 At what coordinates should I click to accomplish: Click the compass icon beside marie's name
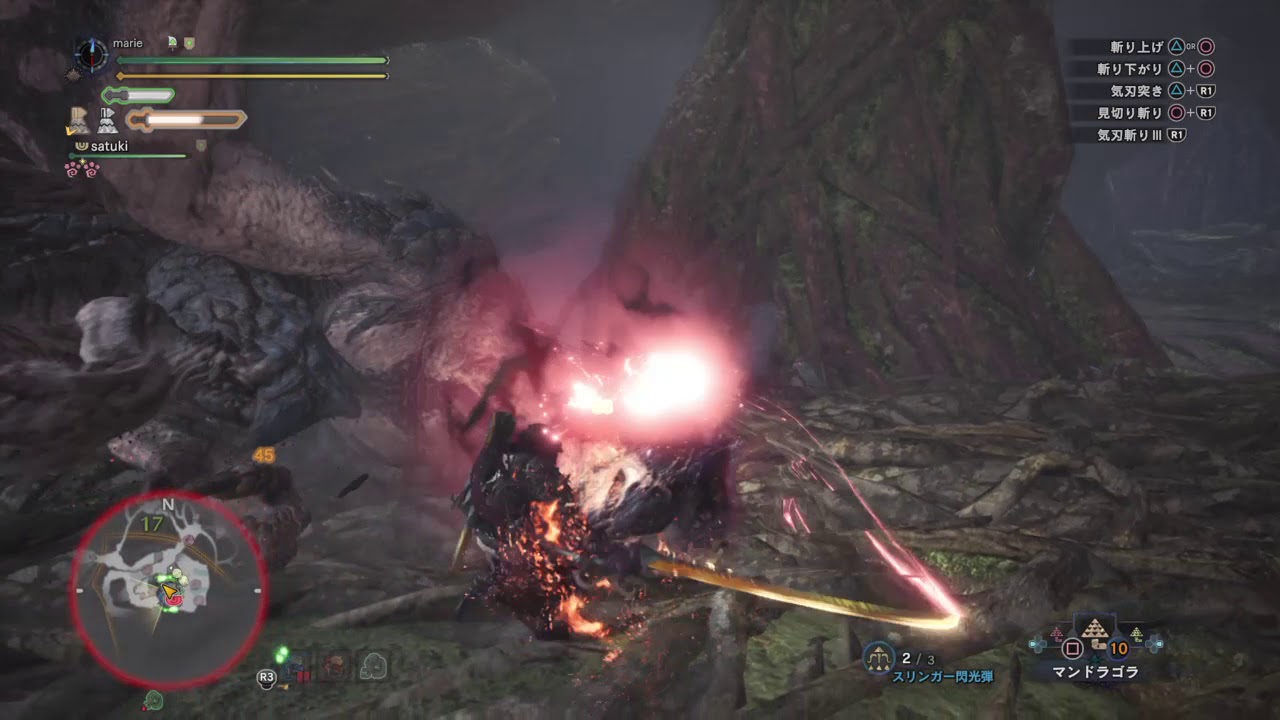(x=91, y=53)
